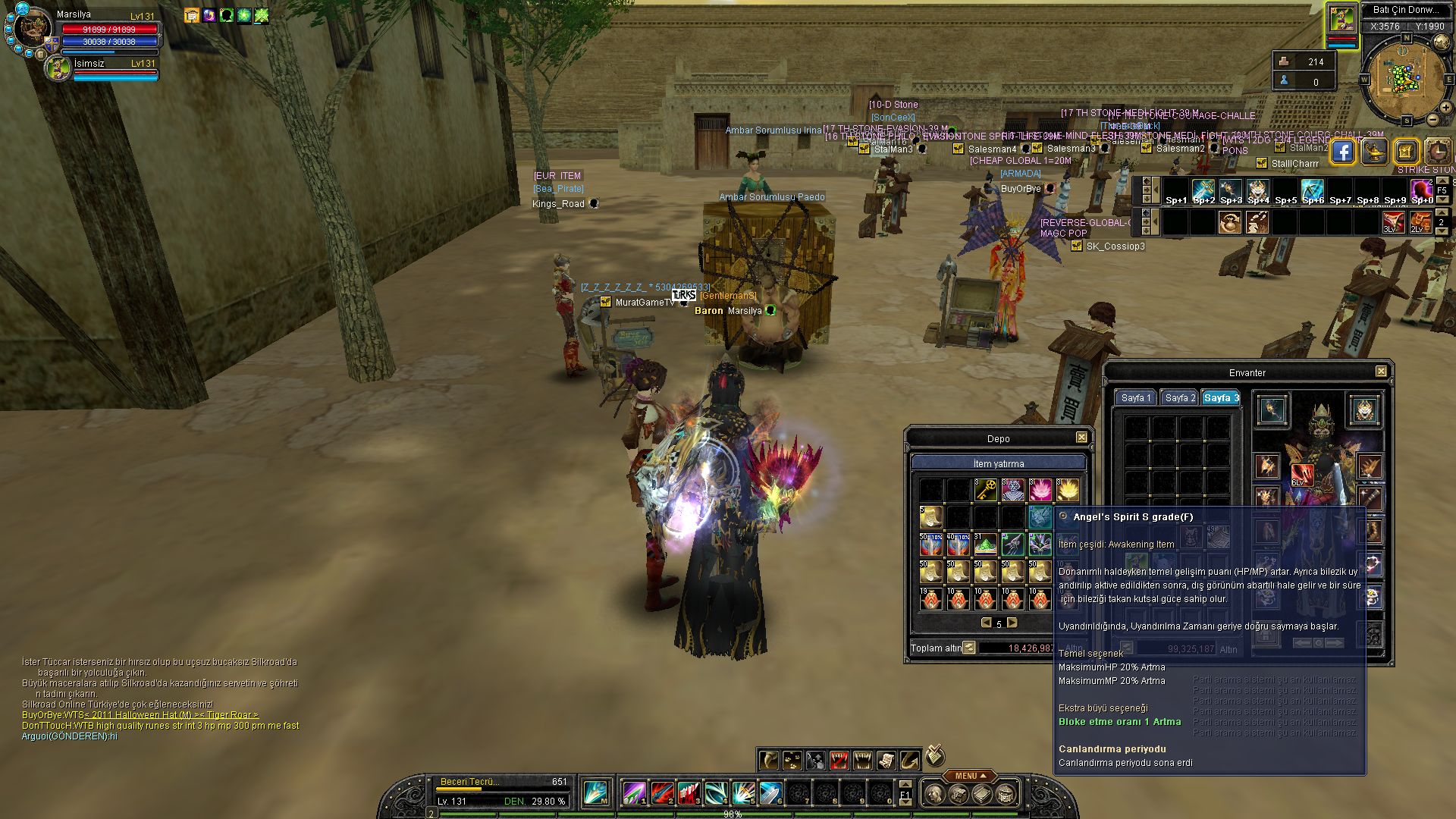This screenshot has width=1456, height=819.
Task: Click the İtem yatırma deposit button
Action: pos(998,463)
